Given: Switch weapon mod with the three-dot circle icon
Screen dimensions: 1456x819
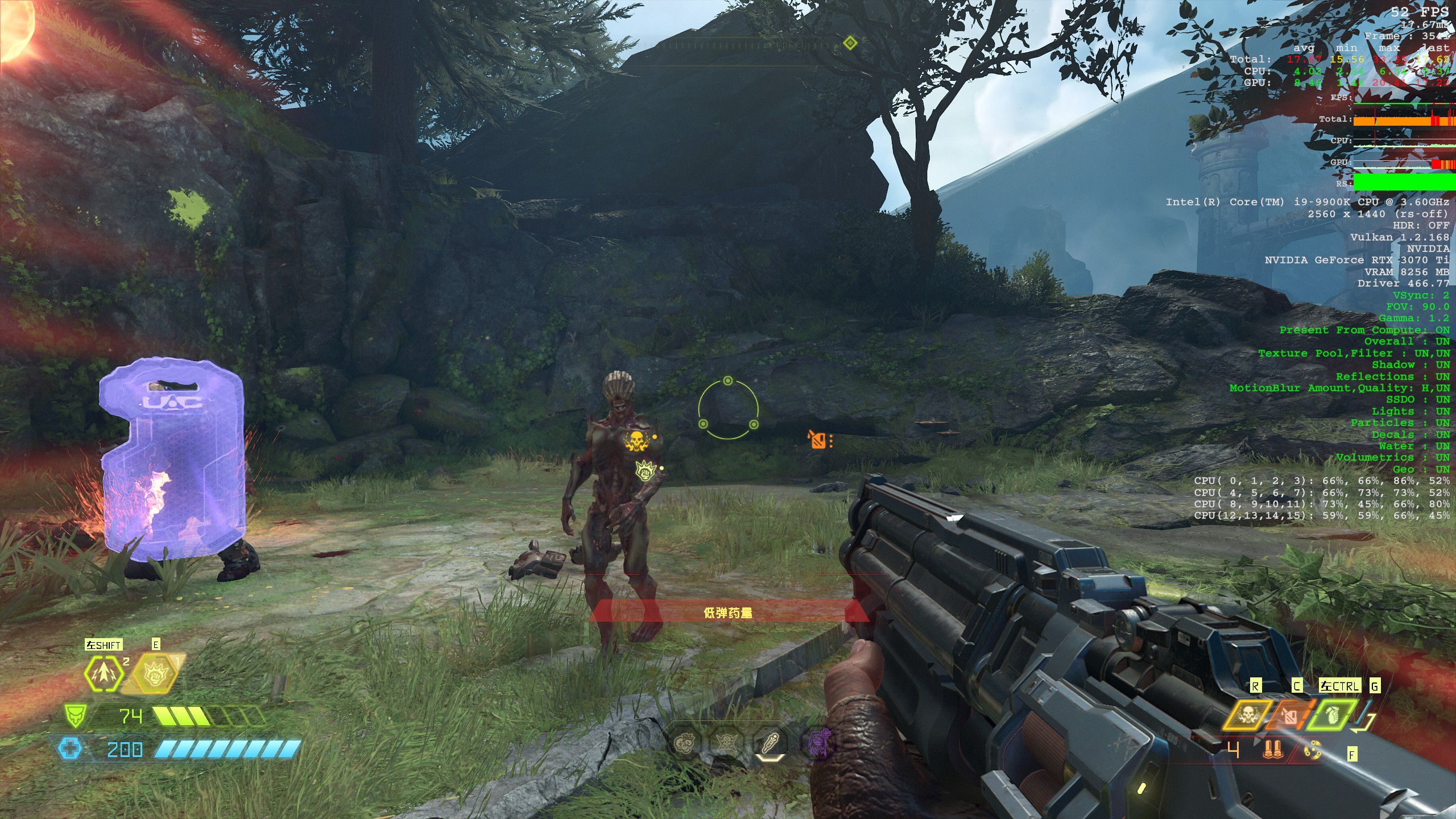Looking at the screenshot, I should [x=1313, y=751].
